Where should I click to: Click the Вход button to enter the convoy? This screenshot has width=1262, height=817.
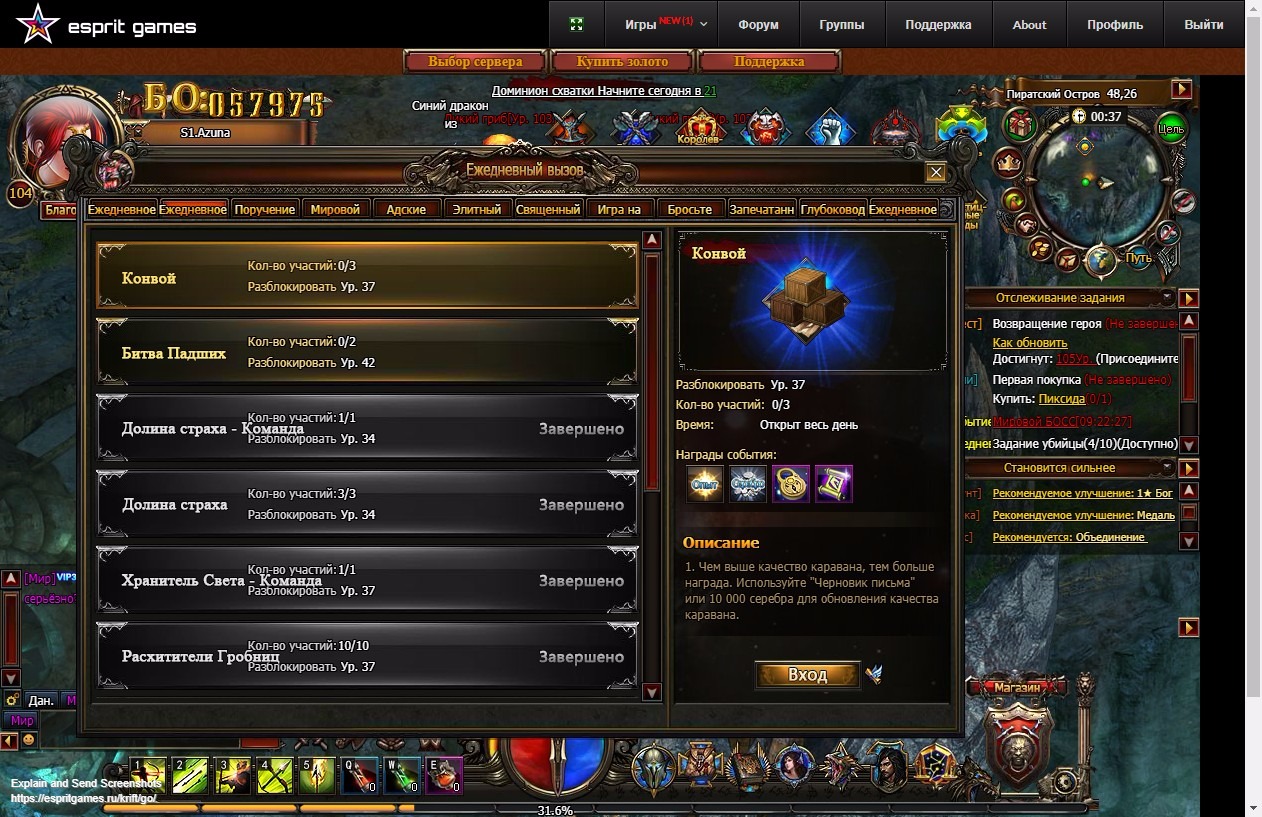(x=807, y=675)
